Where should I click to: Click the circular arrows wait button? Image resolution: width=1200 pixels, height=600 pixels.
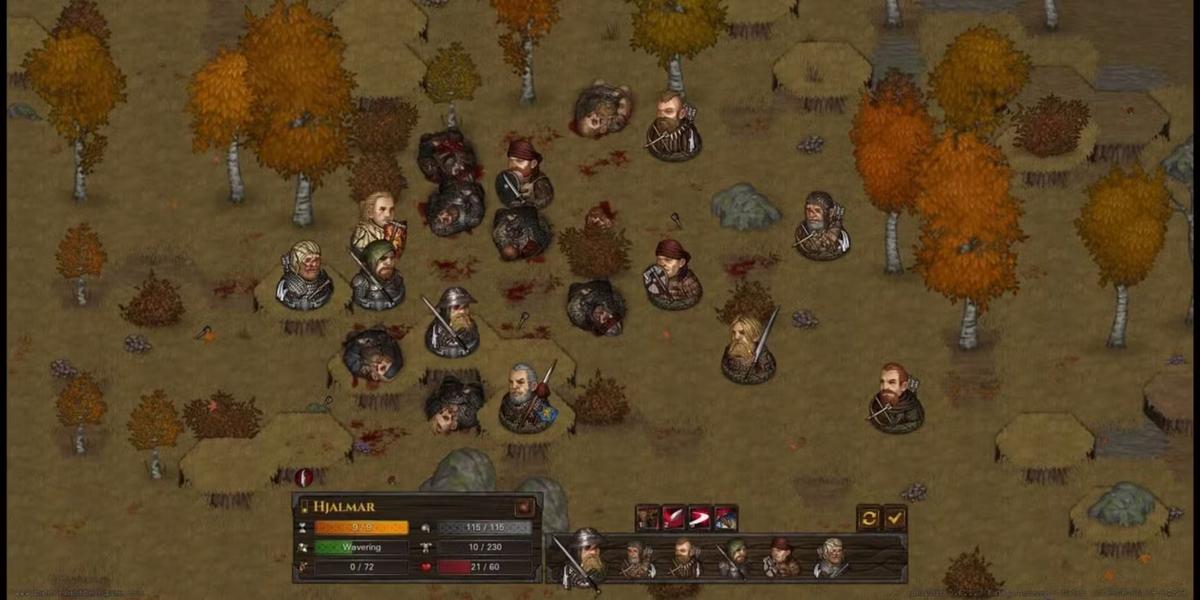(x=868, y=517)
